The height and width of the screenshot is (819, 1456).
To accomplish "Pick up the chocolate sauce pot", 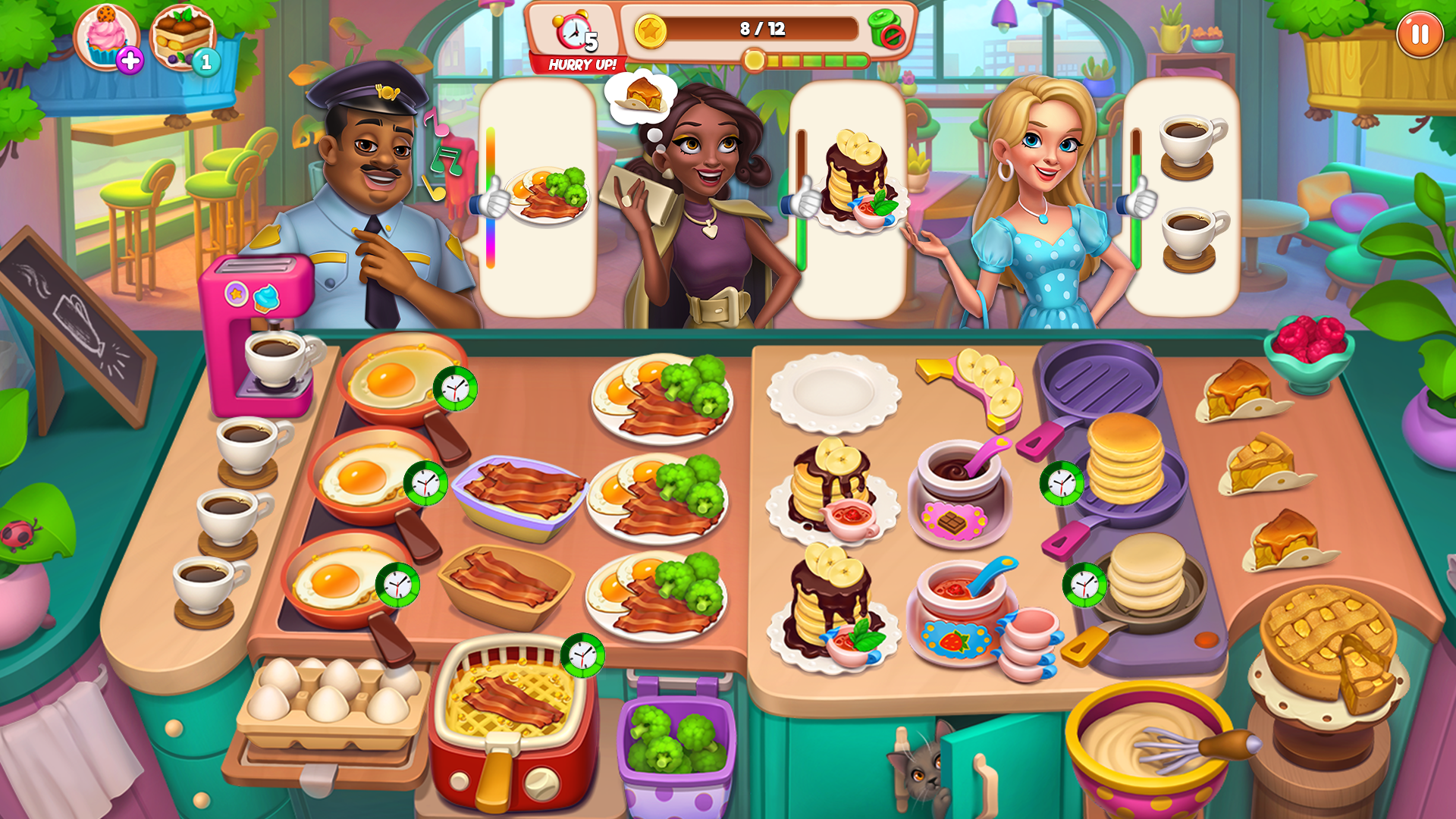I will click(x=957, y=489).
